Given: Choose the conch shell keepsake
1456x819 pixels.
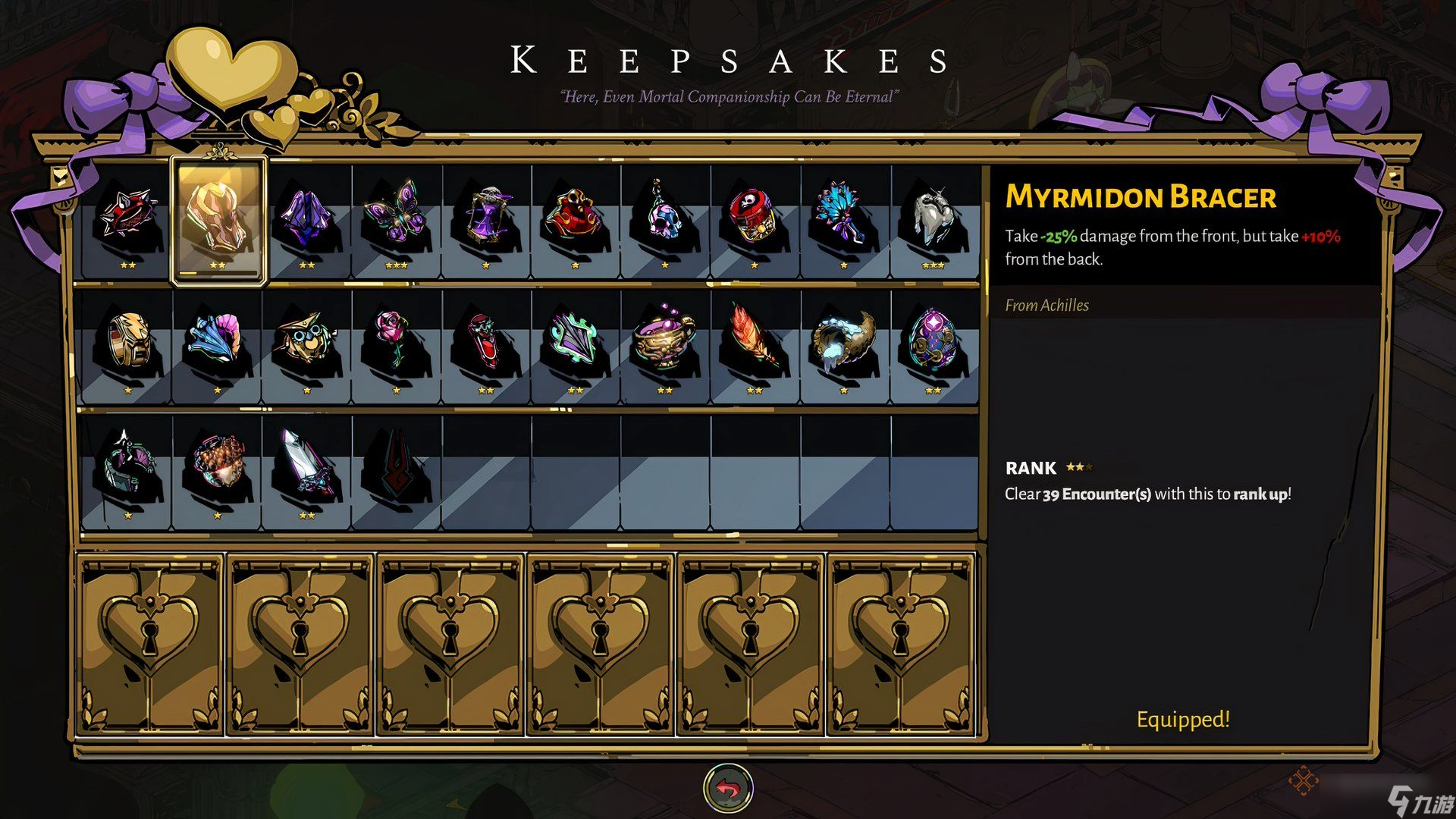Looking at the screenshot, I should [217, 343].
